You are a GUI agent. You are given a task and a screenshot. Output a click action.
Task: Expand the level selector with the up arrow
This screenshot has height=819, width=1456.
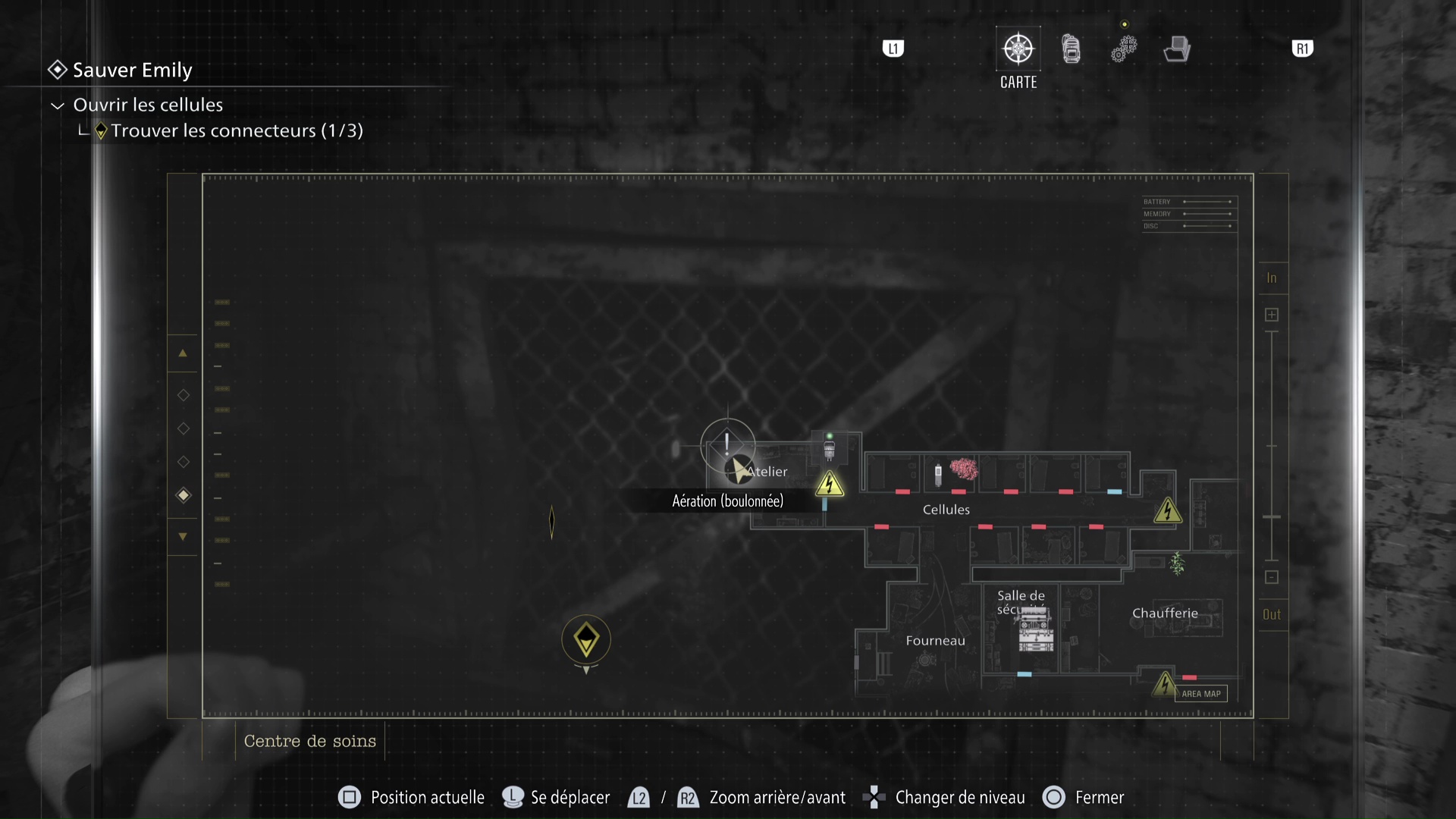pos(183,353)
